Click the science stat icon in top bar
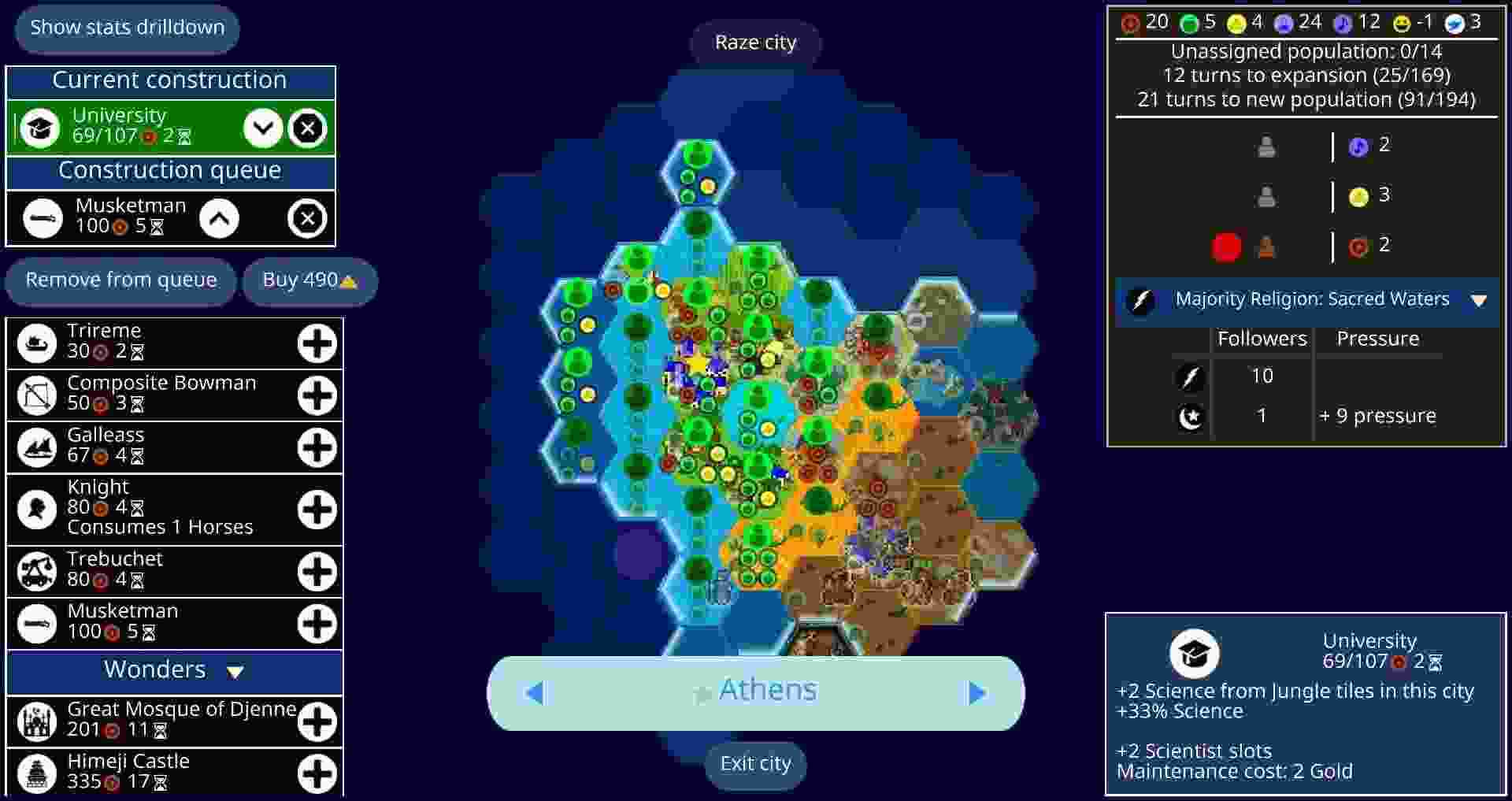The width and height of the screenshot is (1512, 801). pyautogui.click(x=1284, y=22)
